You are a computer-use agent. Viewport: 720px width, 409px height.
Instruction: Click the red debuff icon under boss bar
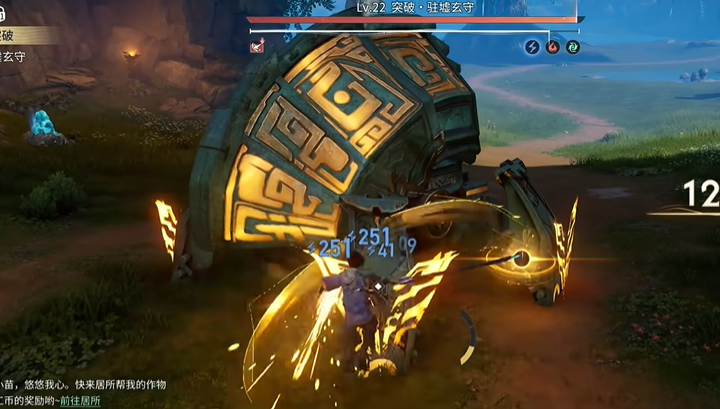click(x=258, y=45)
